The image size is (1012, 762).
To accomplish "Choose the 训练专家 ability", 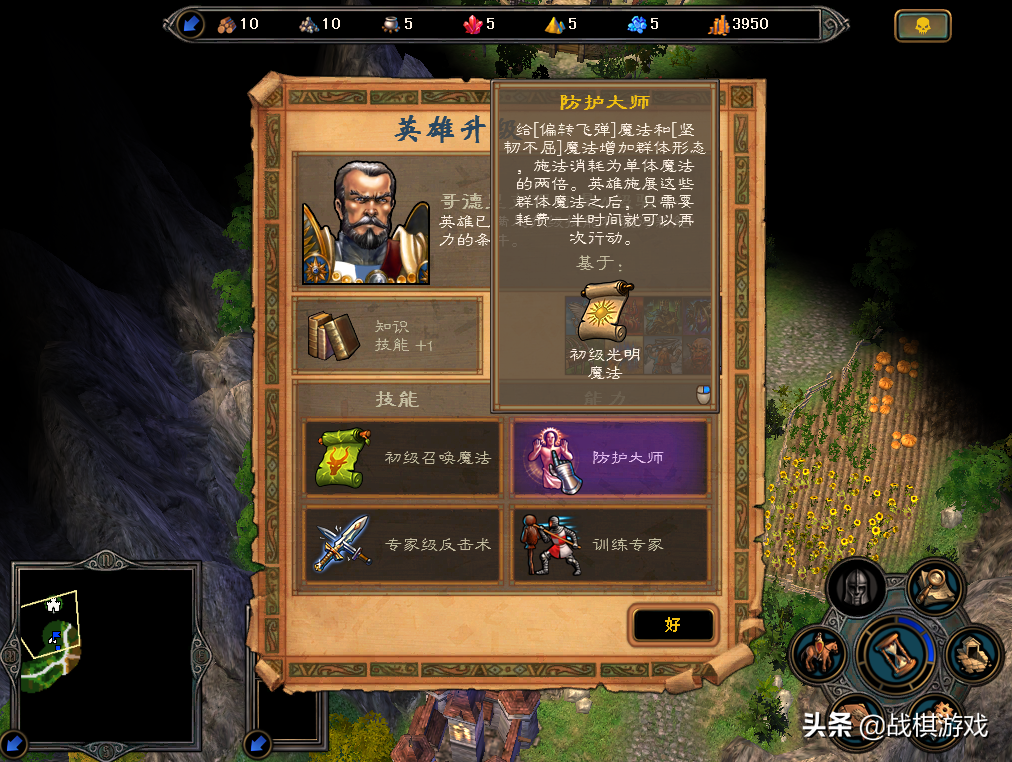I will coord(610,545).
